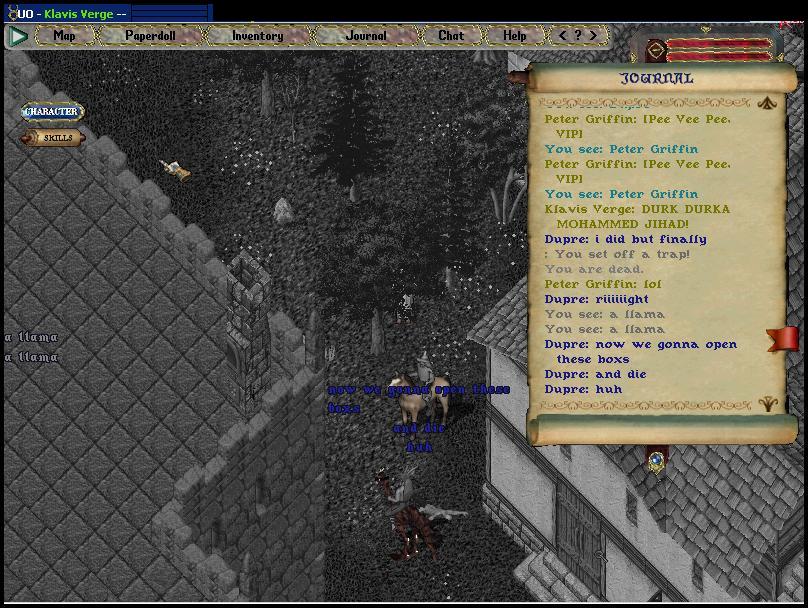The height and width of the screenshot is (608, 808).
Task: Open the Character status button
Action: click(x=52, y=112)
